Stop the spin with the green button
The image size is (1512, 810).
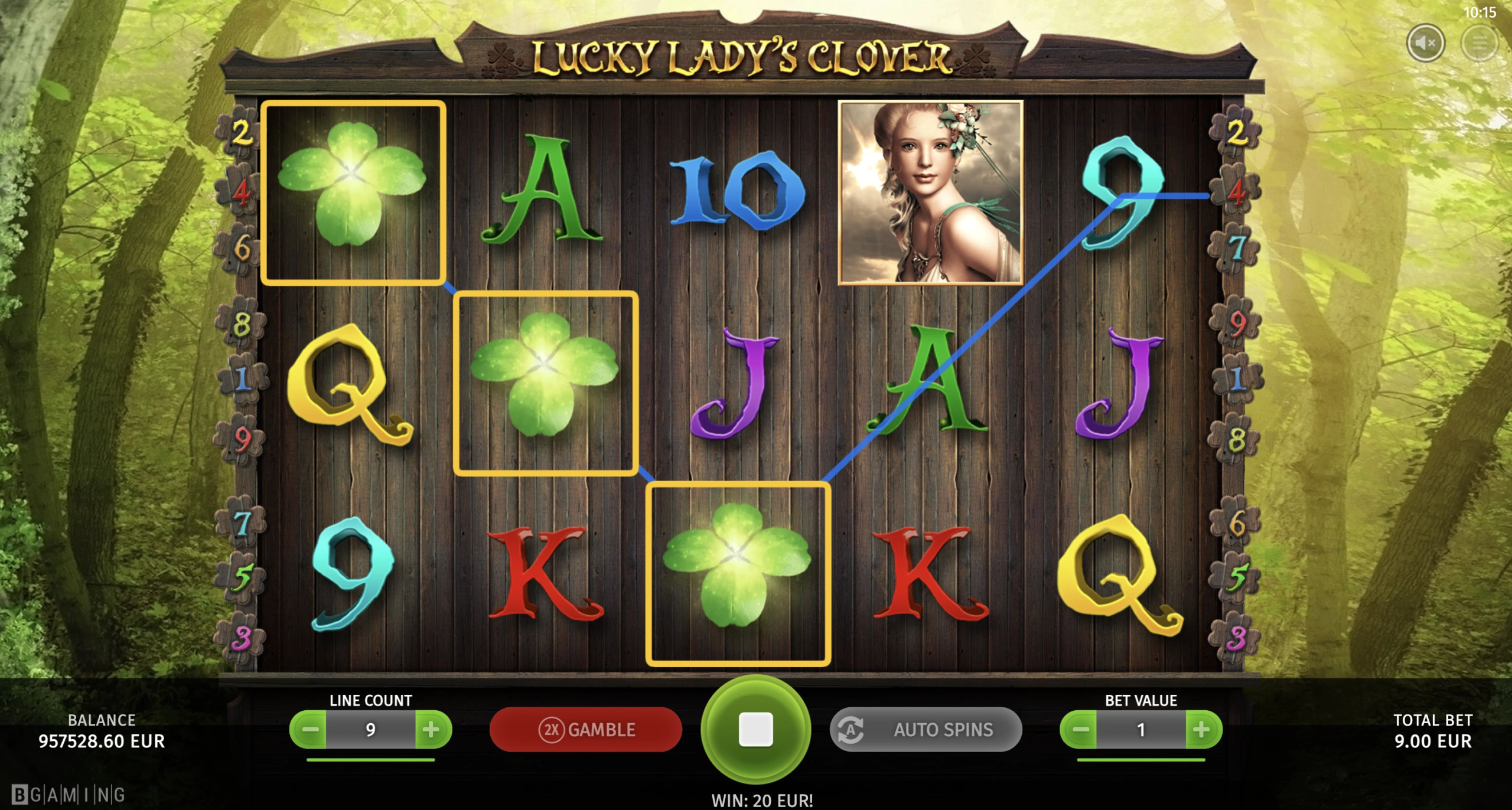[755, 729]
